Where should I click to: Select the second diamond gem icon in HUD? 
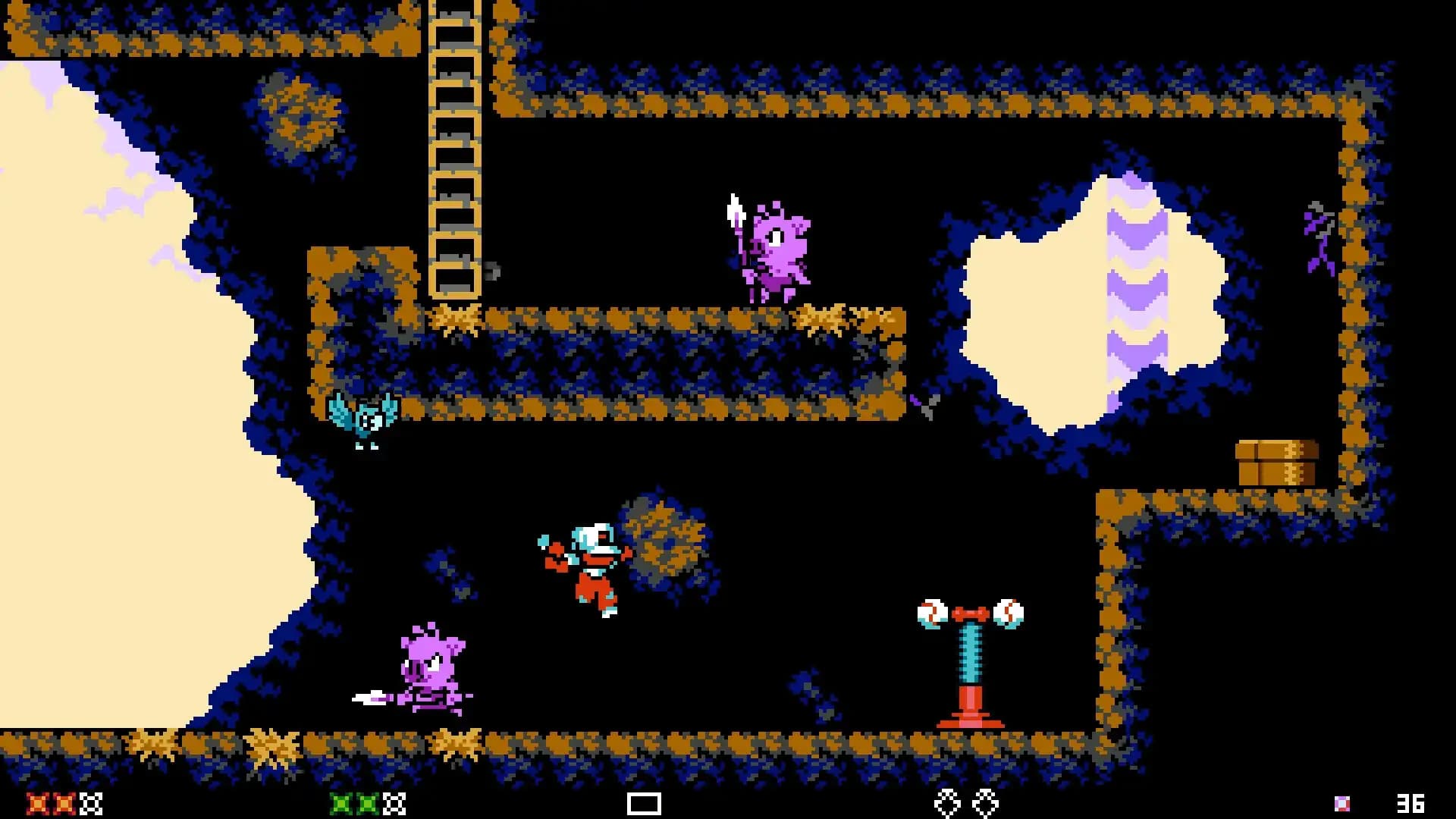987,802
